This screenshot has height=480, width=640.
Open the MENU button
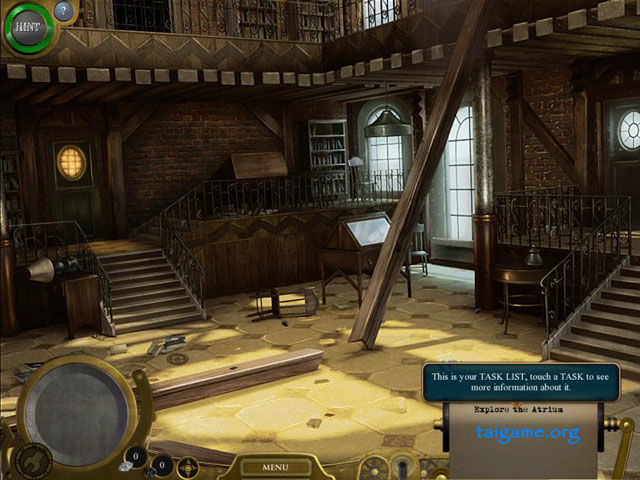tap(276, 466)
